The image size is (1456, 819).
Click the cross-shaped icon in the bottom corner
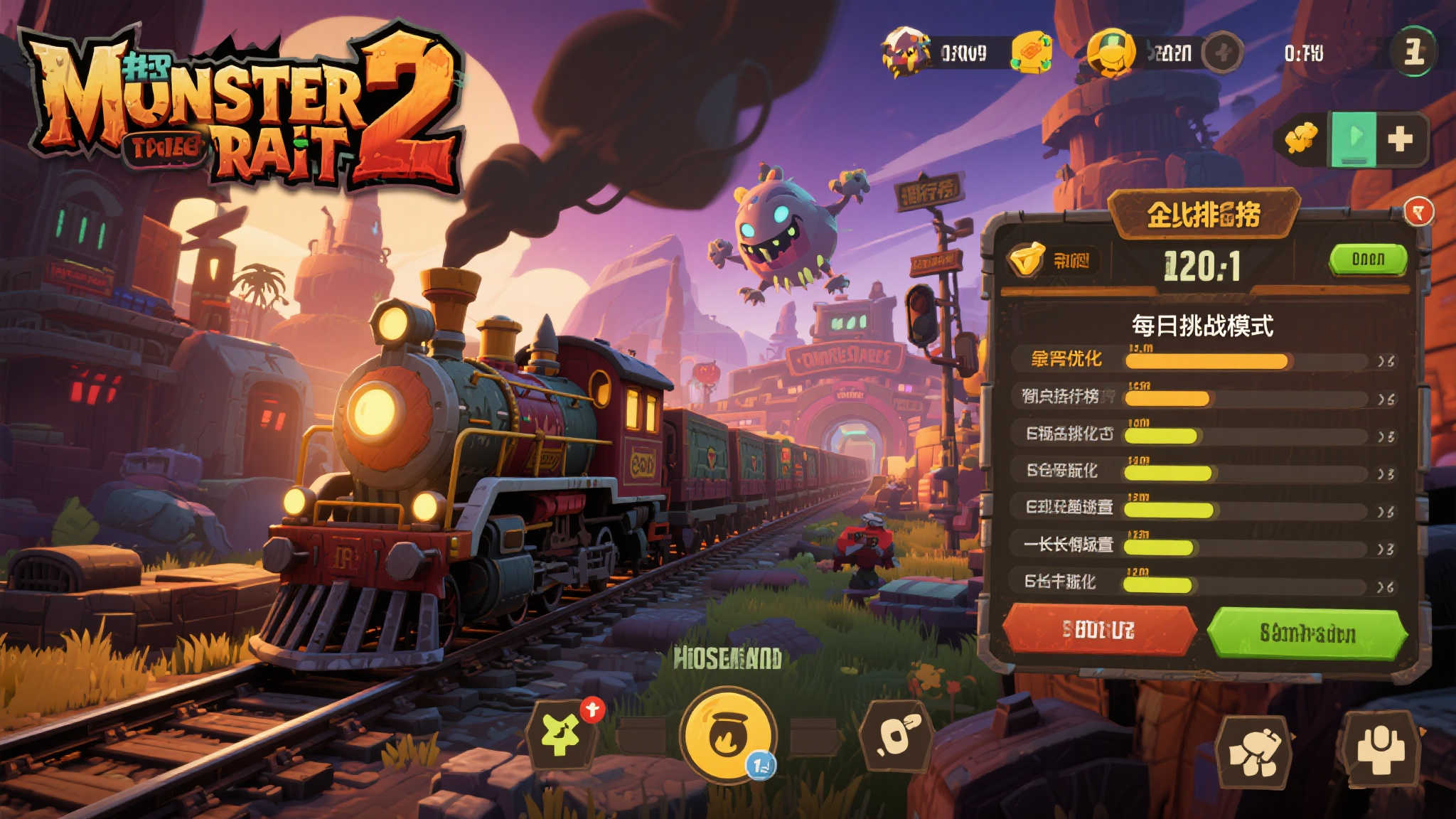tap(1379, 750)
